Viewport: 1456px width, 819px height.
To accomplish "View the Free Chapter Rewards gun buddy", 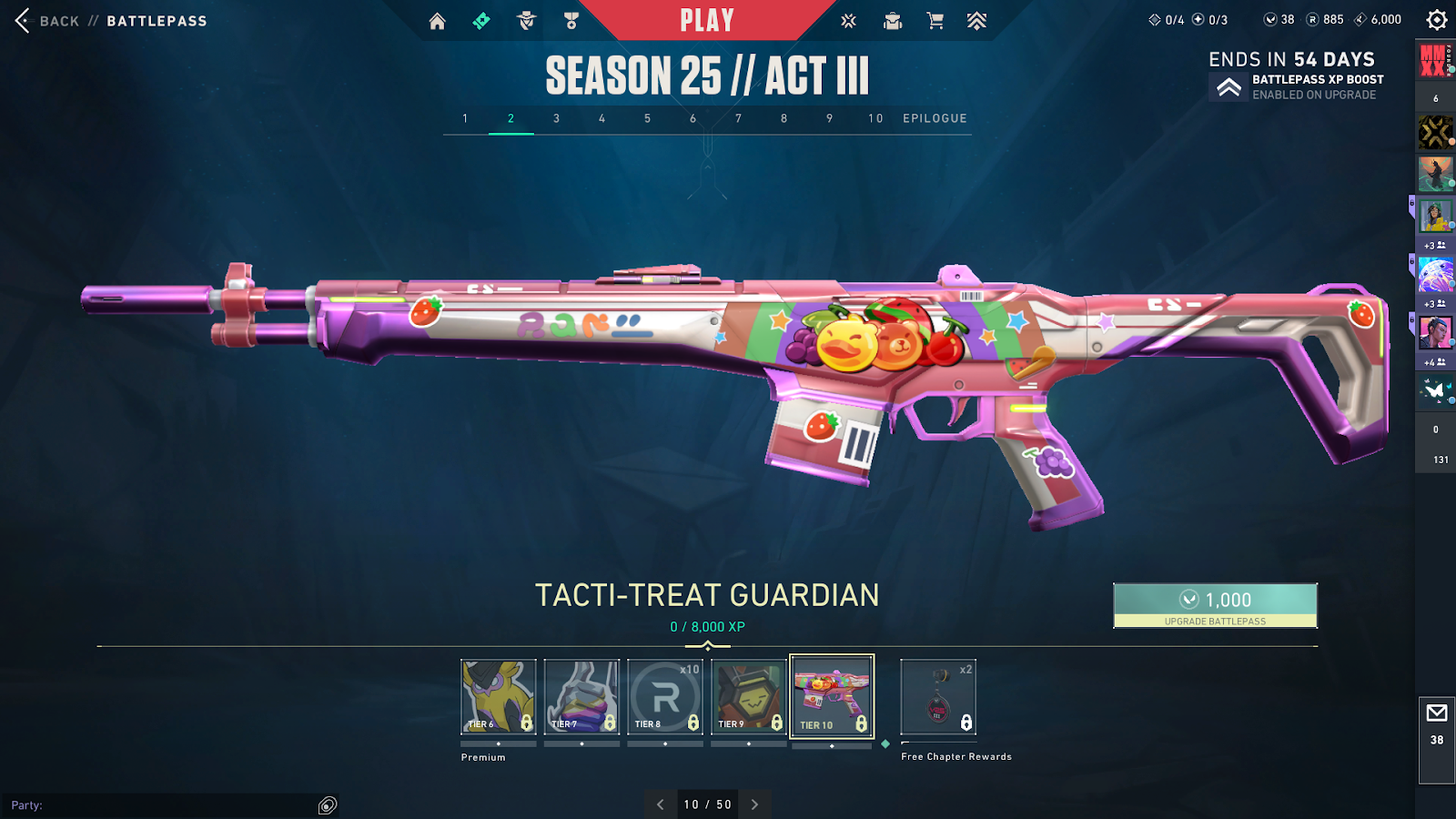I will tap(938, 697).
